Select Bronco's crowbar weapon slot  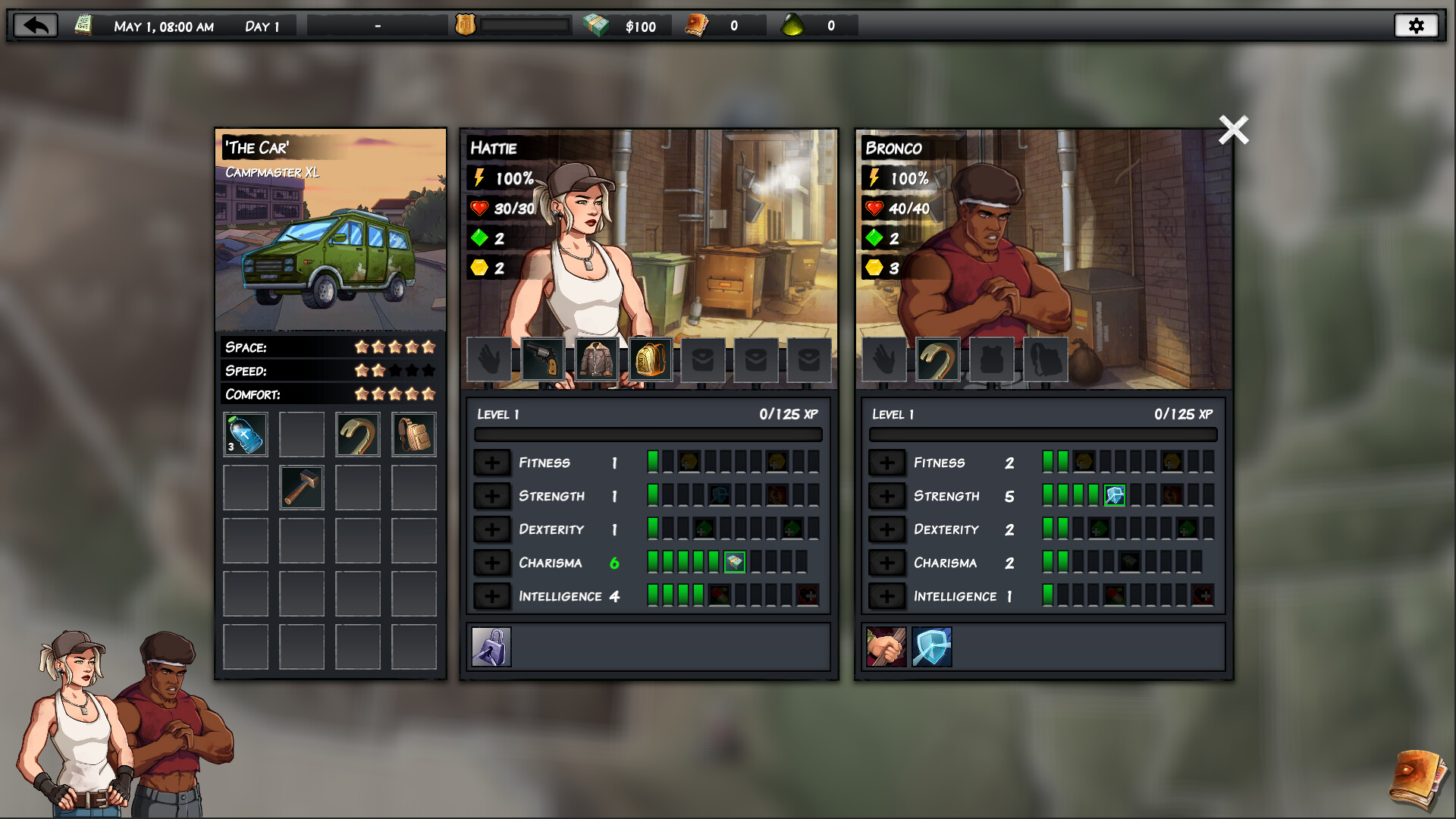click(937, 359)
